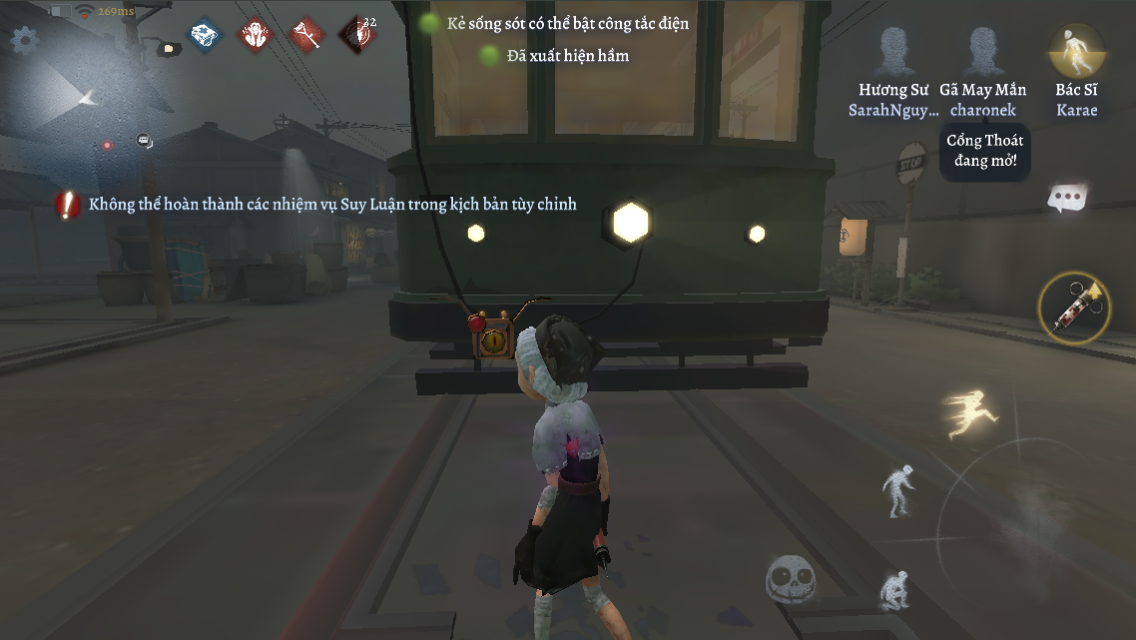Switch to the walking stance
The image size is (1136, 640).
898,491
